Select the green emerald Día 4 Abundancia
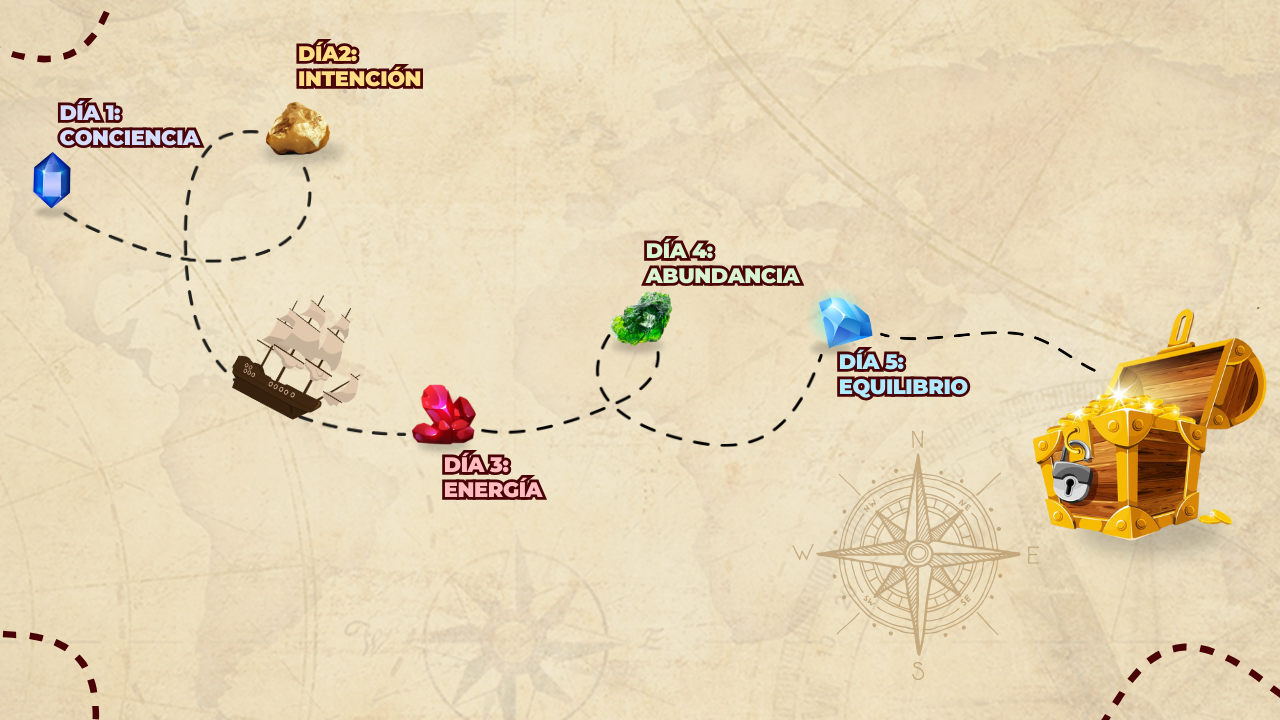 (x=641, y=319)
